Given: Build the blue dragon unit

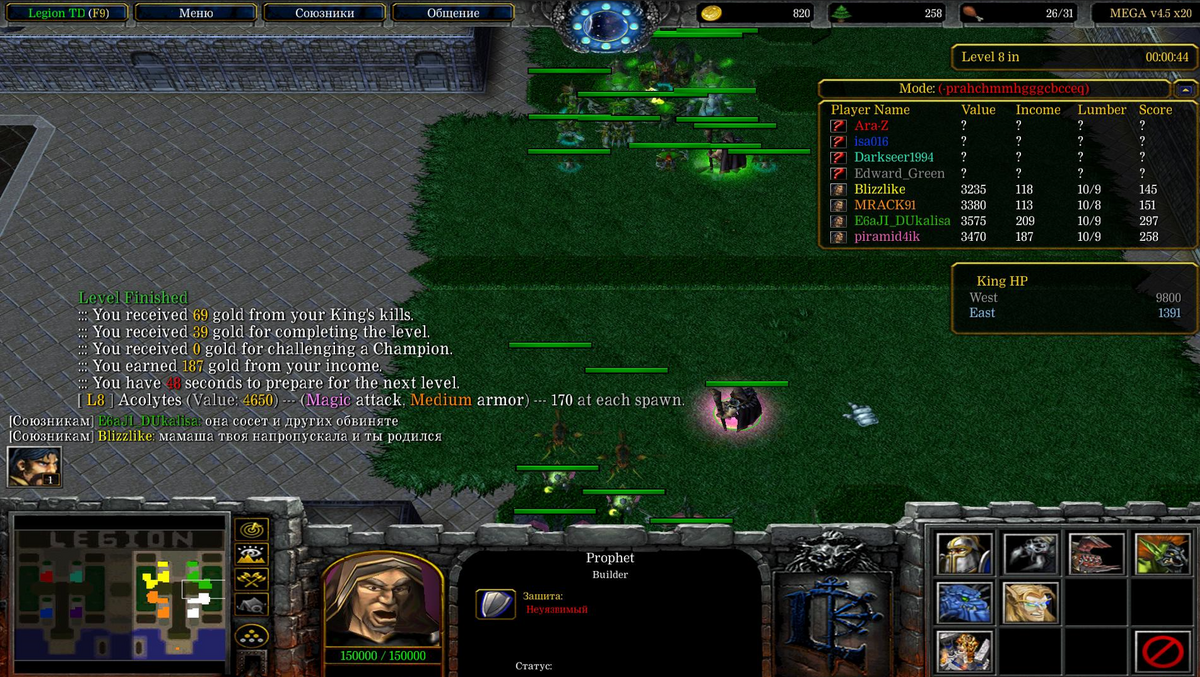Looking at the screenshot, I should (x=964, y=603).
